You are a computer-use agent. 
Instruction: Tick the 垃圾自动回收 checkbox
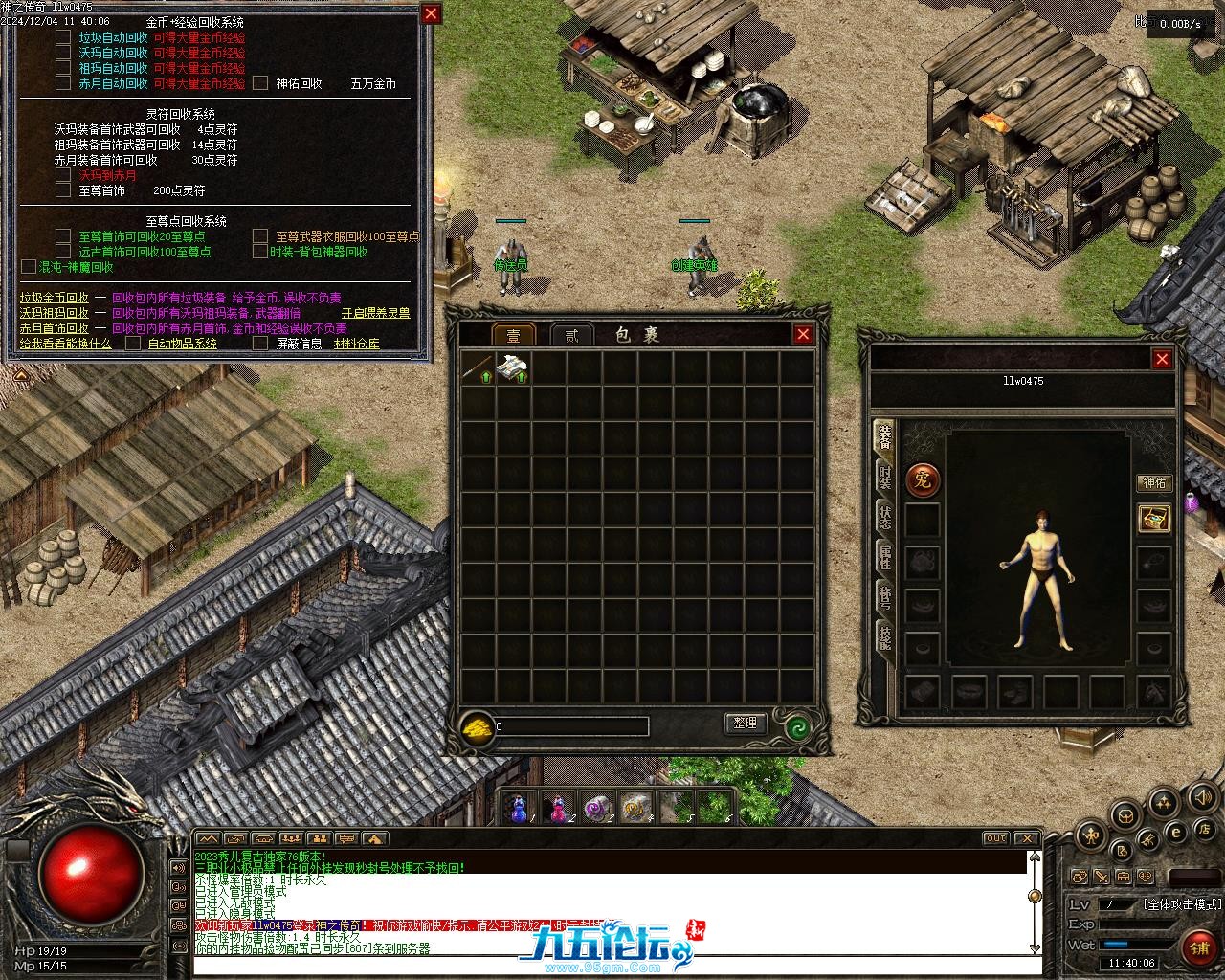(x=63, y=37)
